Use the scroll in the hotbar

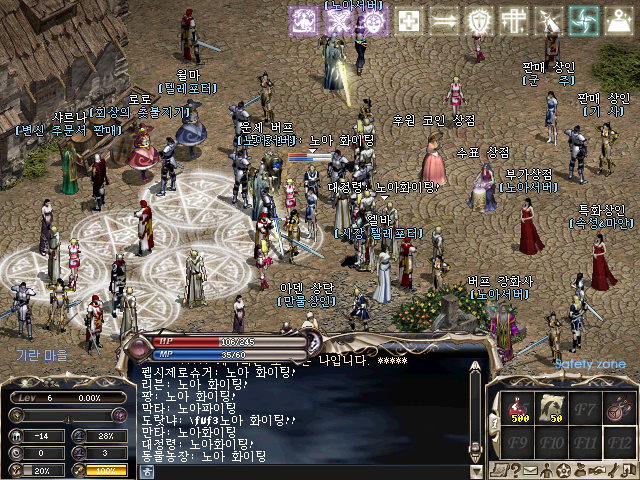[x=551, y=407]
